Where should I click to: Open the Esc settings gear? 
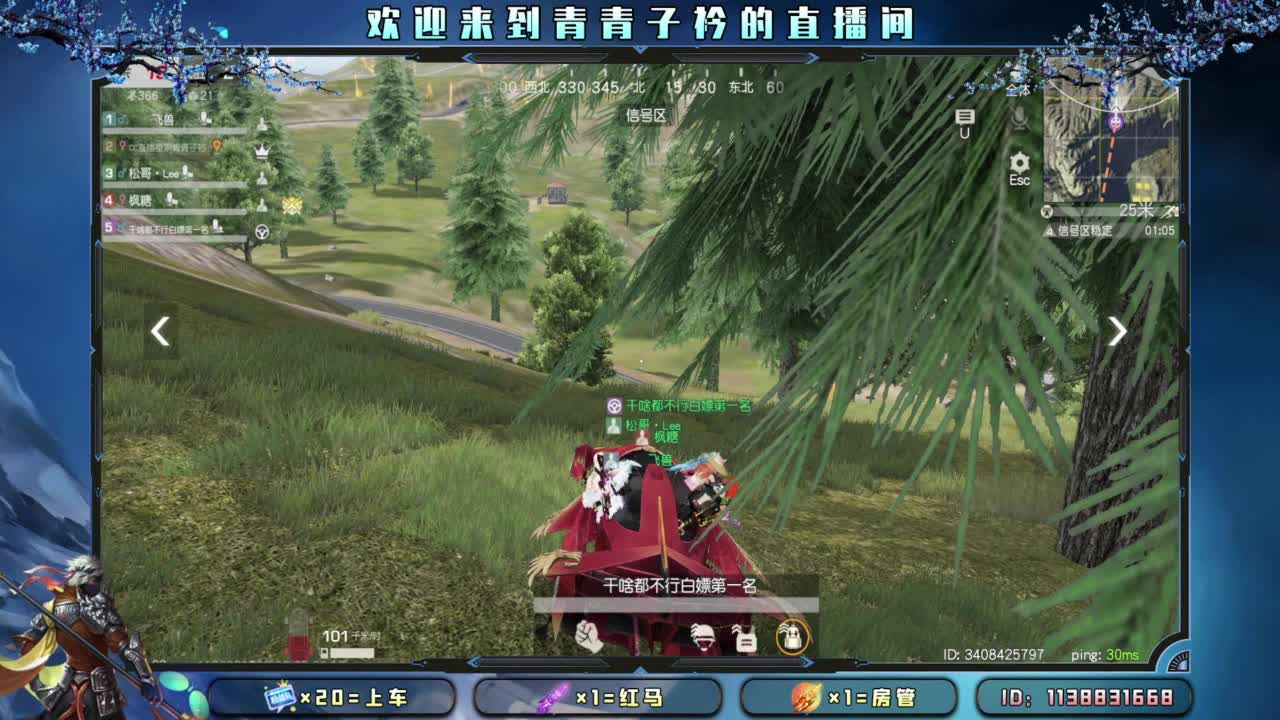coord(1019,163)
